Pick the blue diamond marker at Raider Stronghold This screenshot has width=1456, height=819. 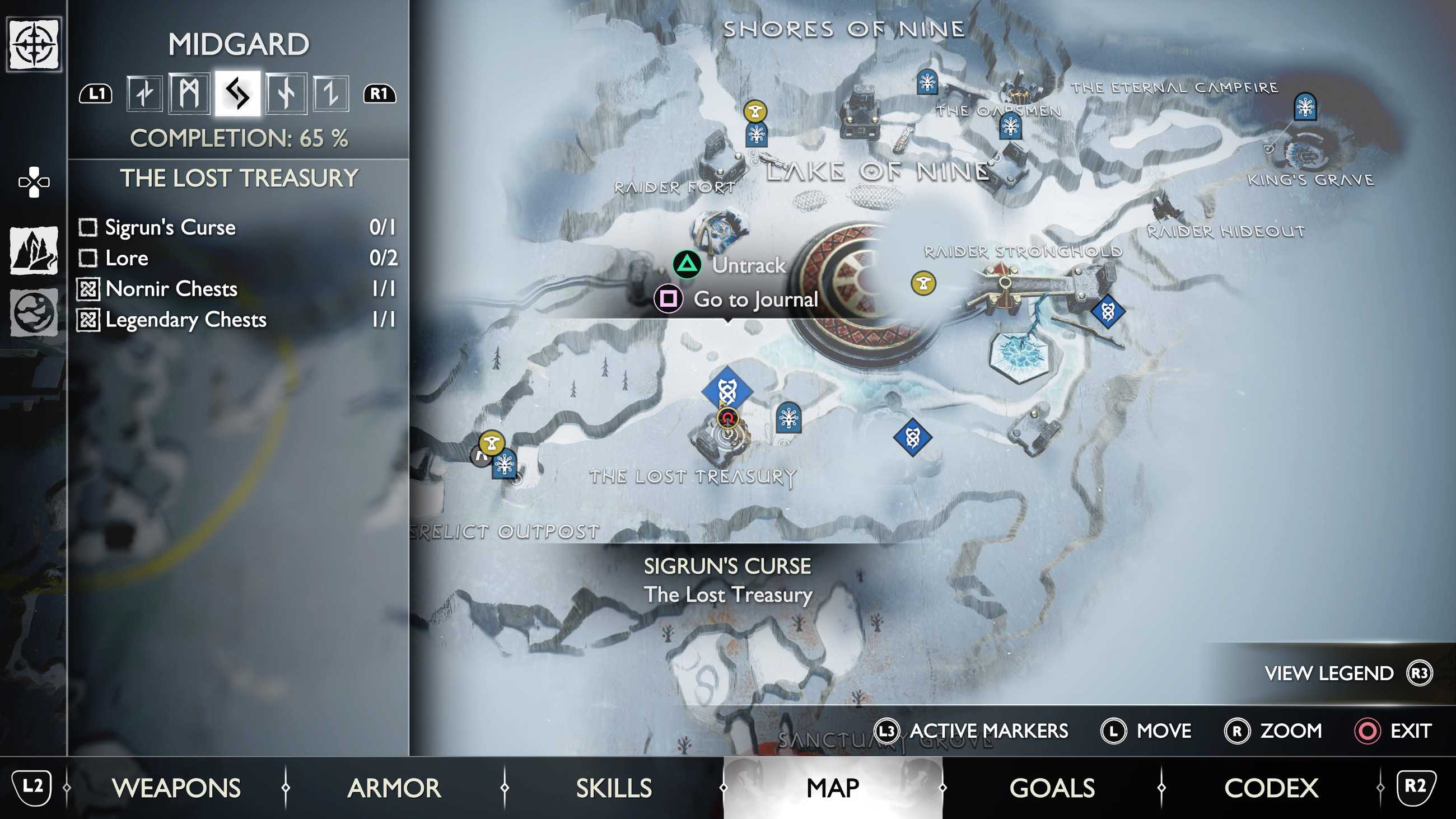tap(1107, 311)
